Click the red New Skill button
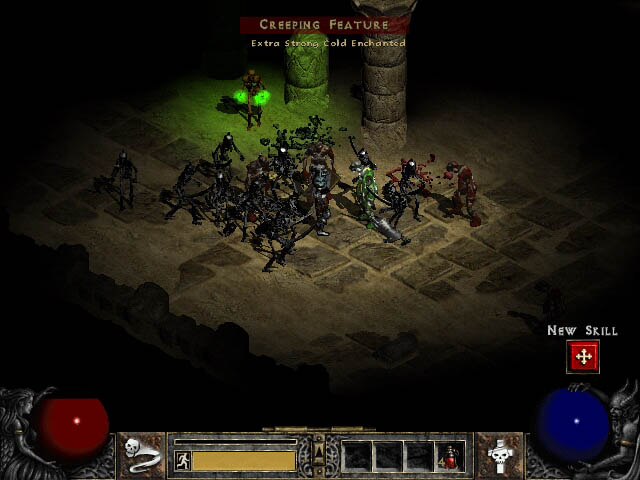This screenshot has height=480, width=640. [583, 356]
